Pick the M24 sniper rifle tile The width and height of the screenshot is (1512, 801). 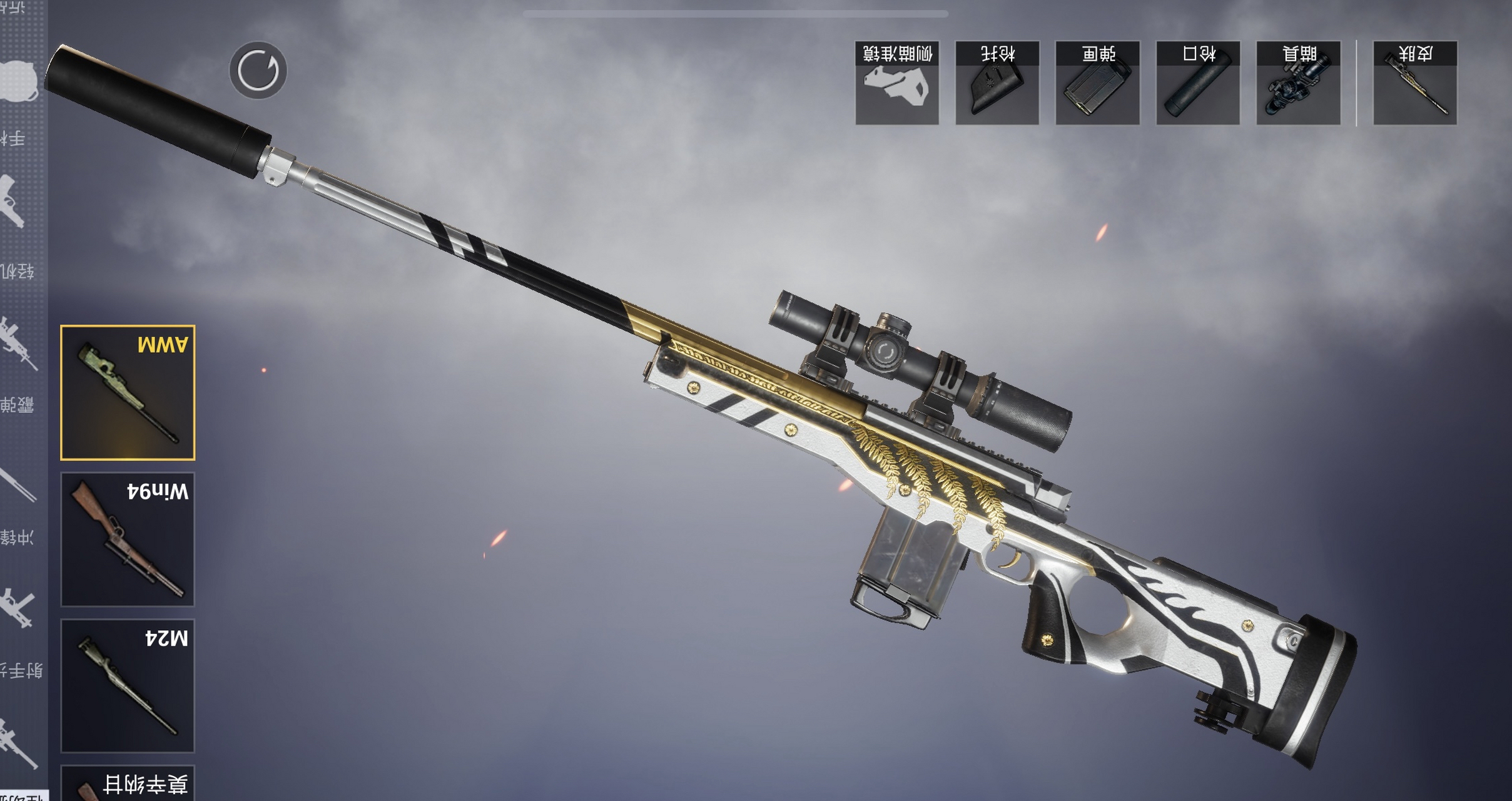128,685
